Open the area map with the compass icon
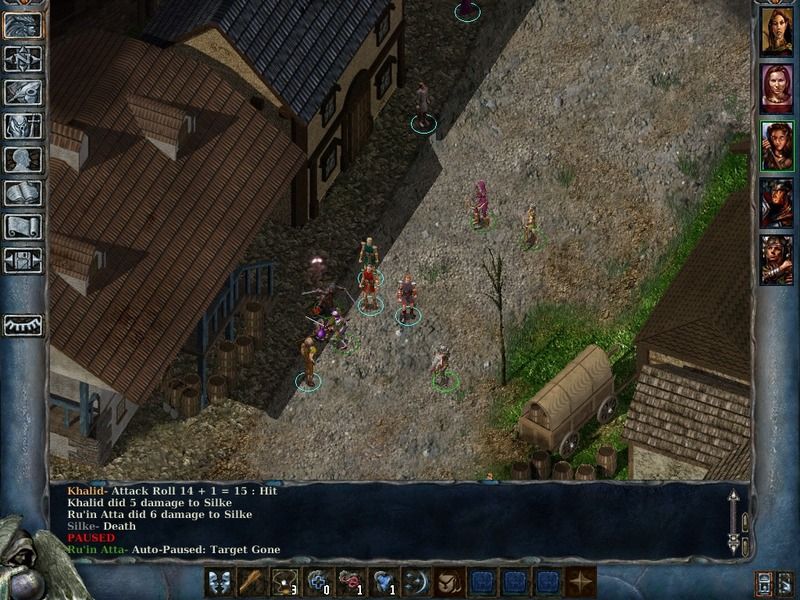This screenshot has height=600, width=800. coord(22,58)
